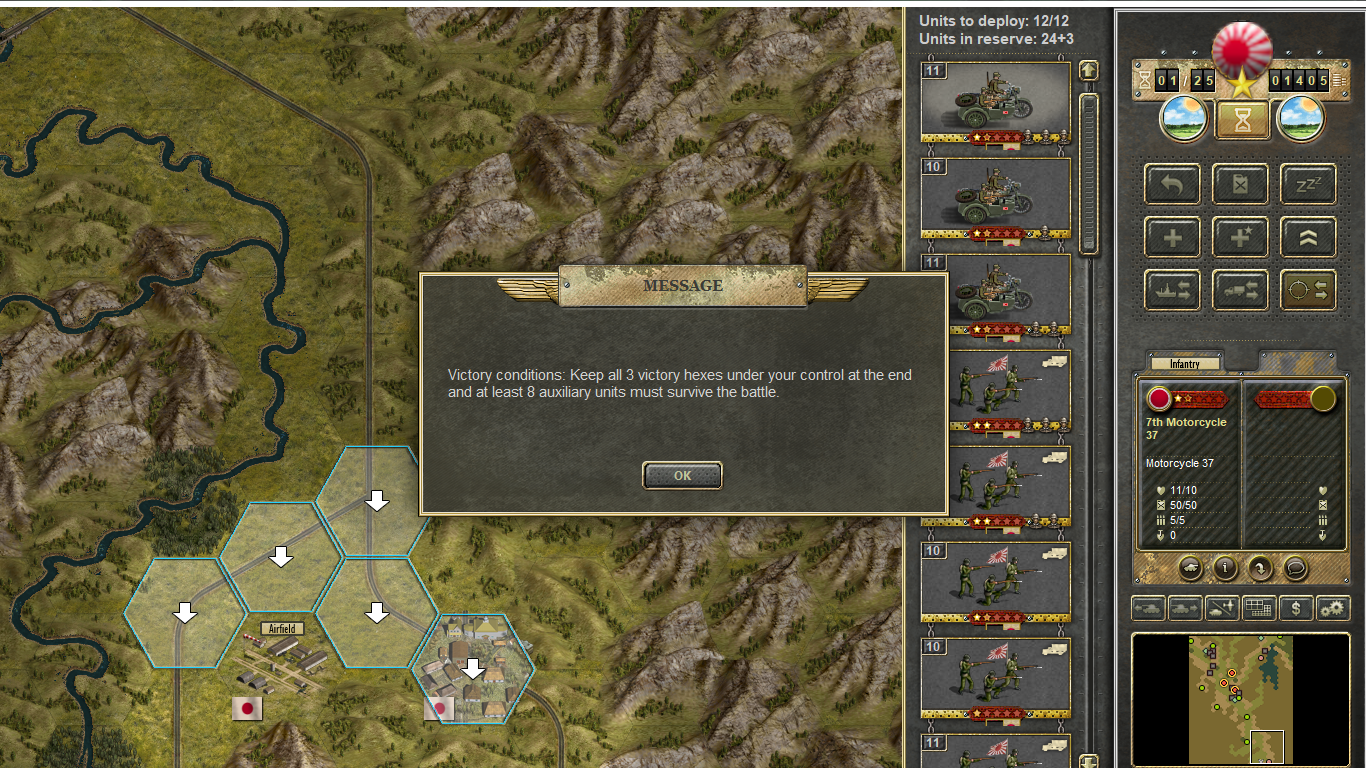Open unit details with the round info button
1366x768 pixels.
coord(1225,568)
